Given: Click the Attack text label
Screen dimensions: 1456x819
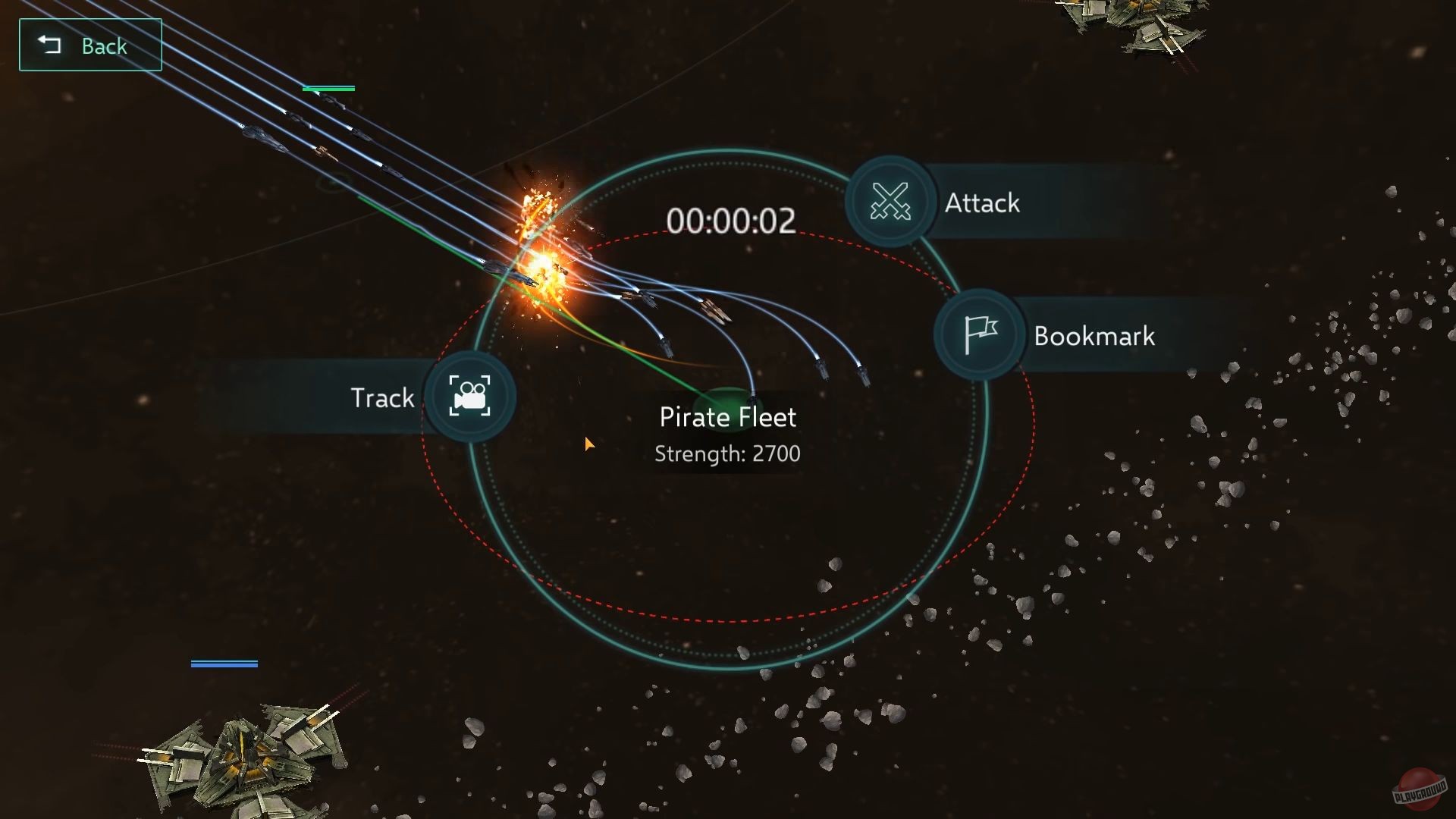Looking at the screenshot, I should [x=981, y=202].
